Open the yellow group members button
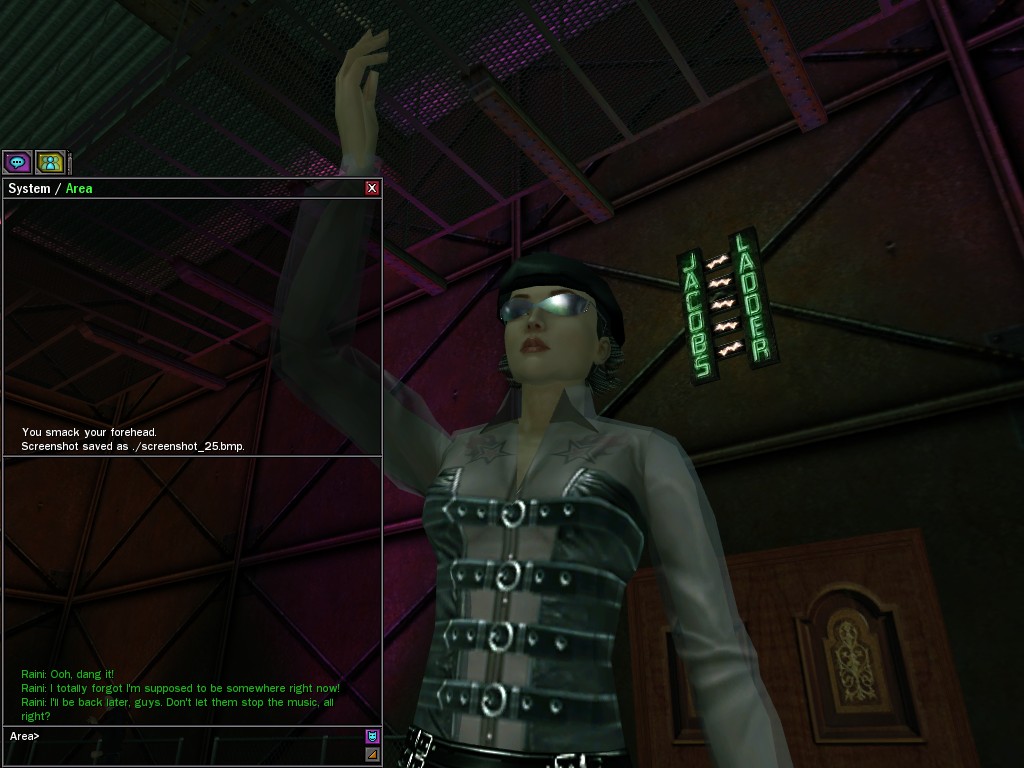Viewport: 1024px width, 768px height. 50,161
